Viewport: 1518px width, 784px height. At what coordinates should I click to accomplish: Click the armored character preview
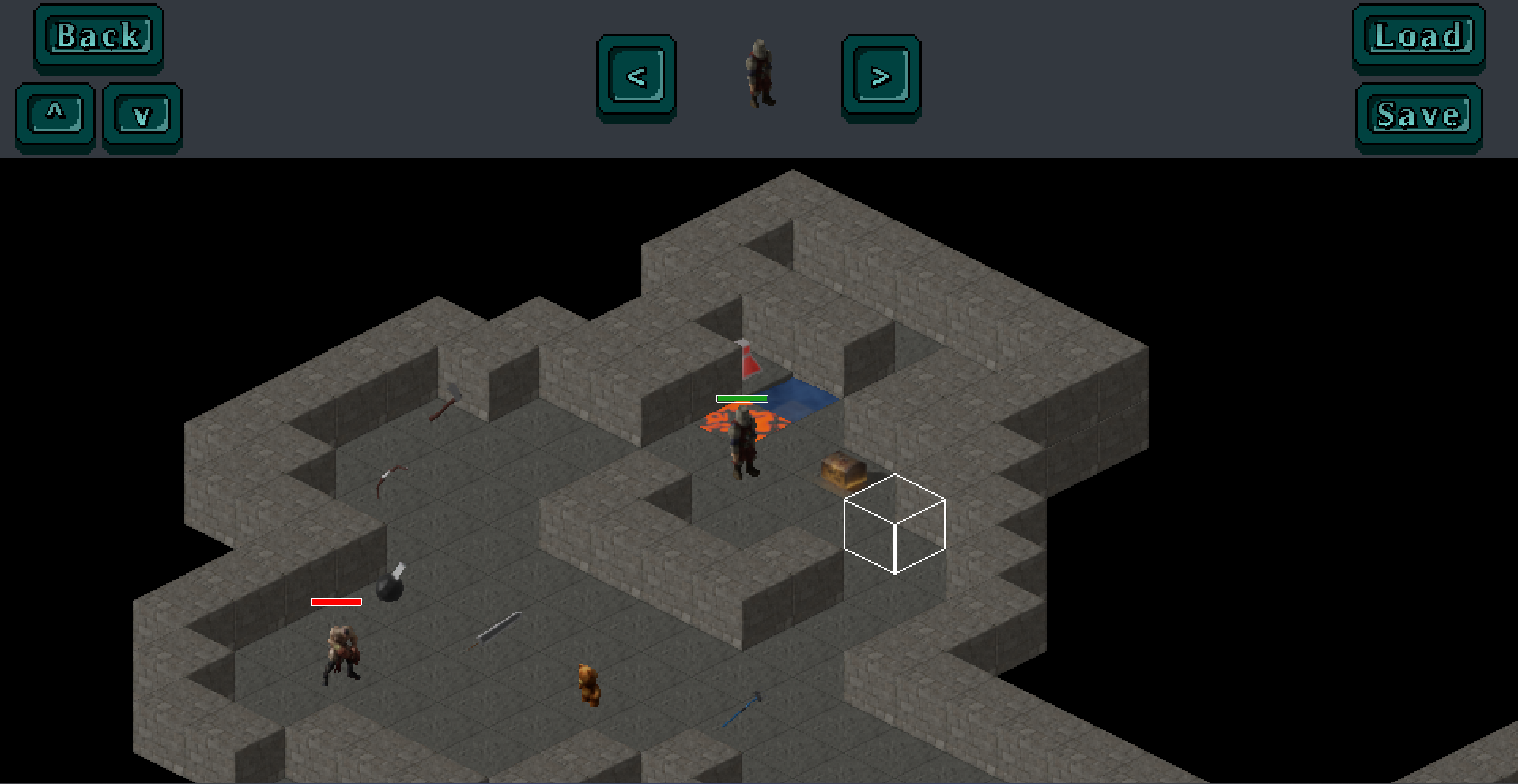[x=760, y=74]
